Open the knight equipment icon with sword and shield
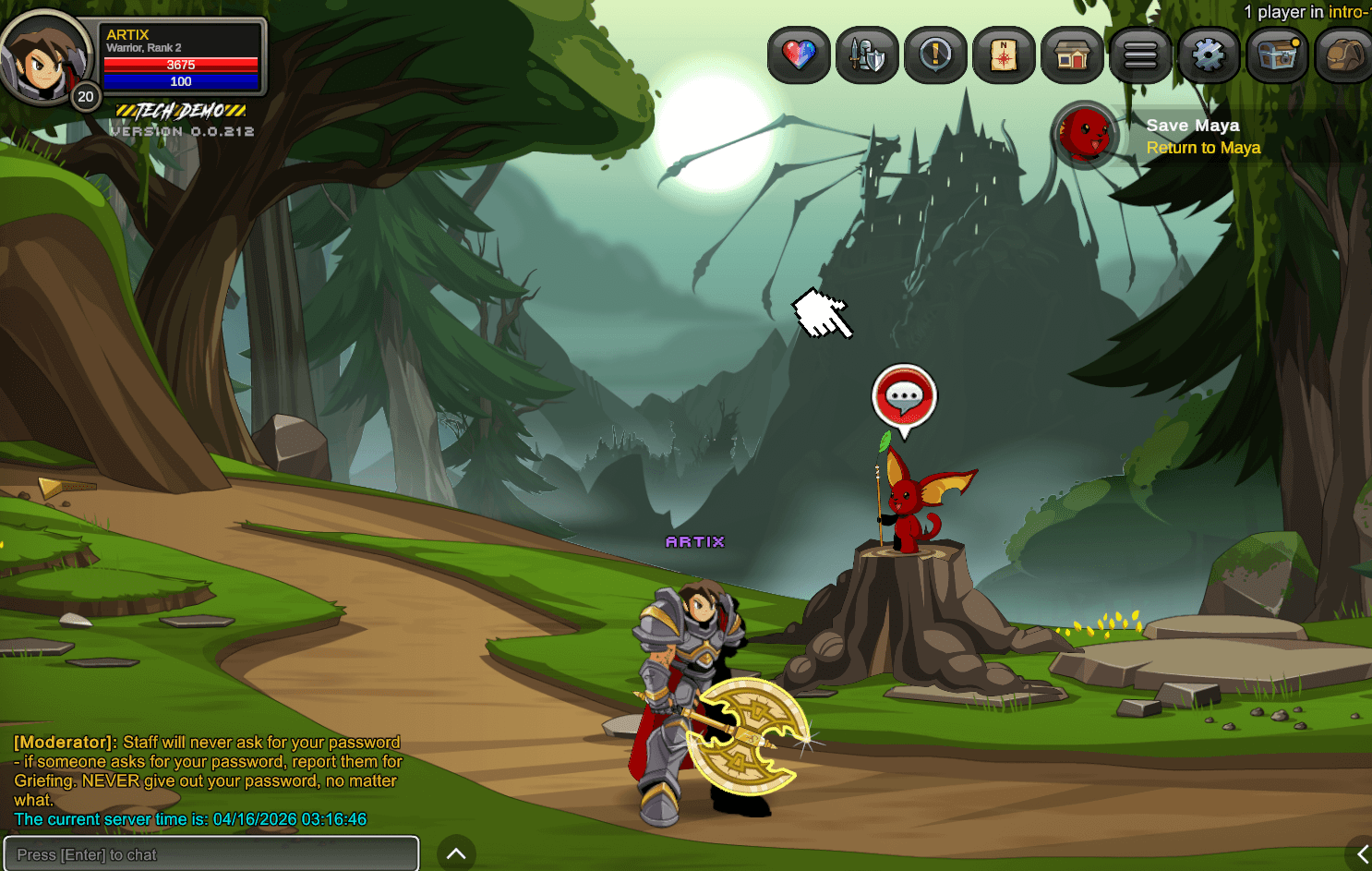This screenshot has height=871, width=1372. 867,55
